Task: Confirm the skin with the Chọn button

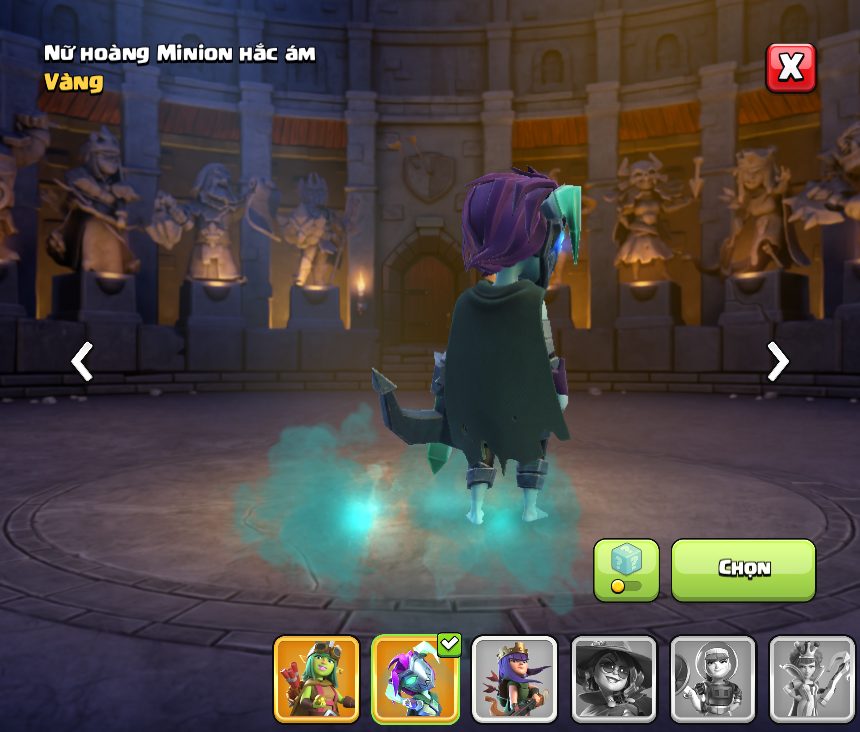Action: 743,569
